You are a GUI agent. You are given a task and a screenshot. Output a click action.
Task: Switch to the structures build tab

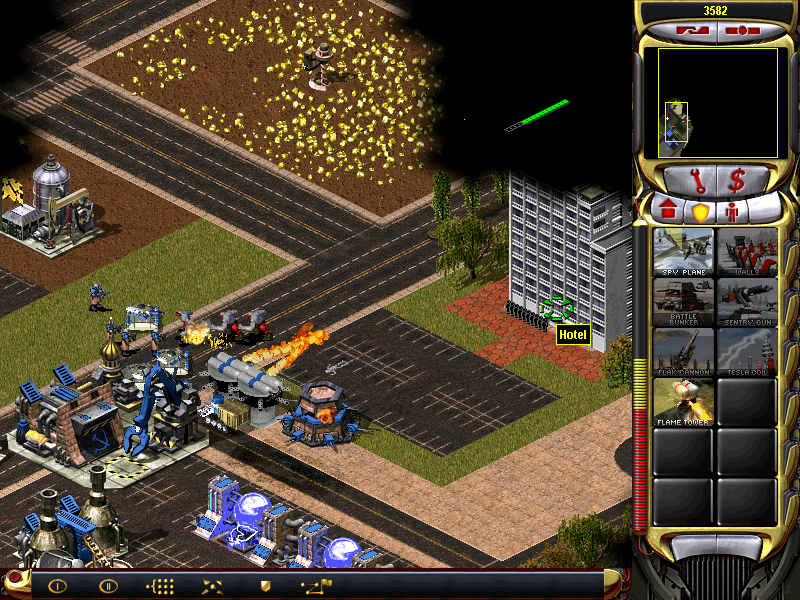click(x=667, y=211)
